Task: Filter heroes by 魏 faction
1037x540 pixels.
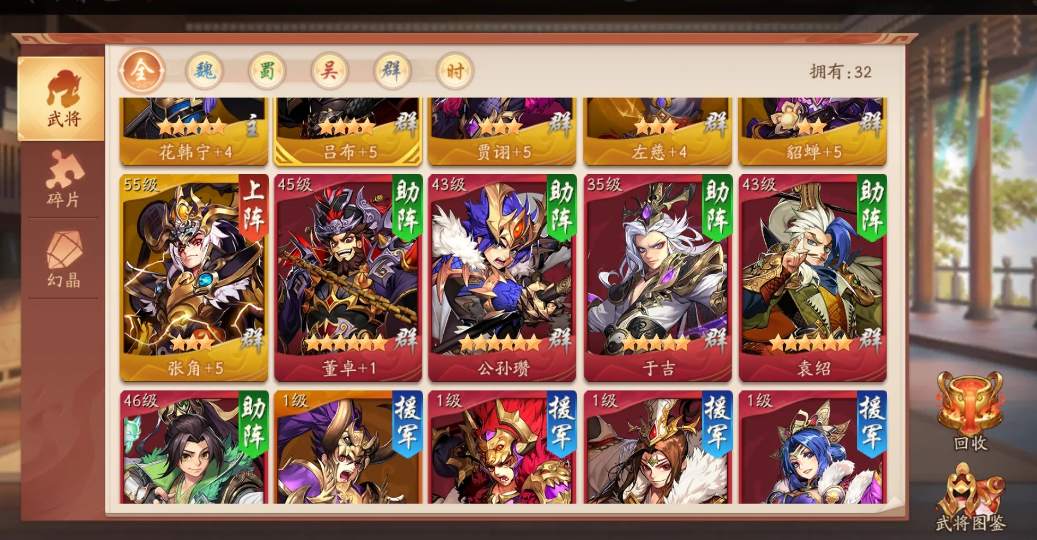Action: pyautogui.click(x=206, y=71)
